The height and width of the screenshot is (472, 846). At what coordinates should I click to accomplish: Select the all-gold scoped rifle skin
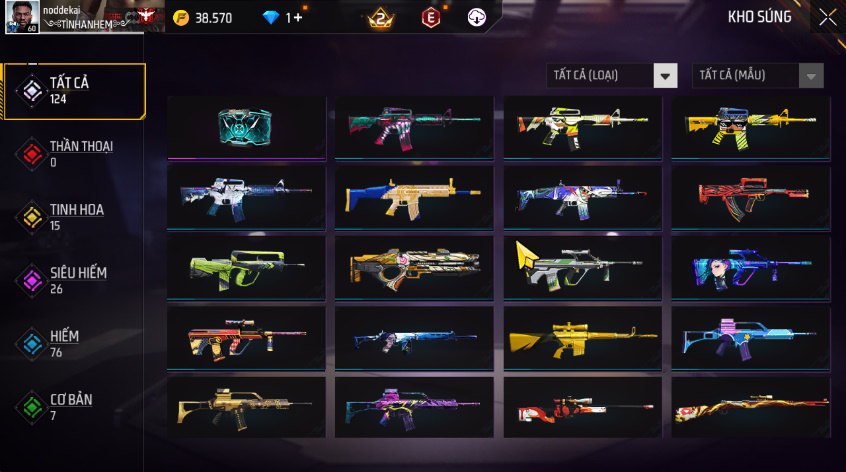[582, 337]
